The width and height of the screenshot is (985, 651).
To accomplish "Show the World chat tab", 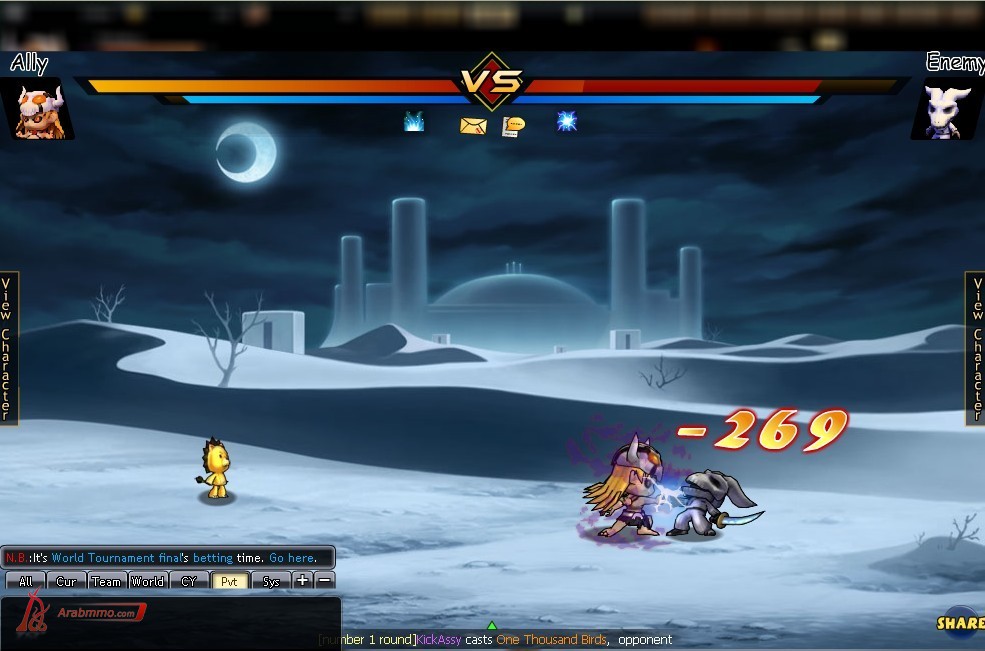I will tap(147, 581).
